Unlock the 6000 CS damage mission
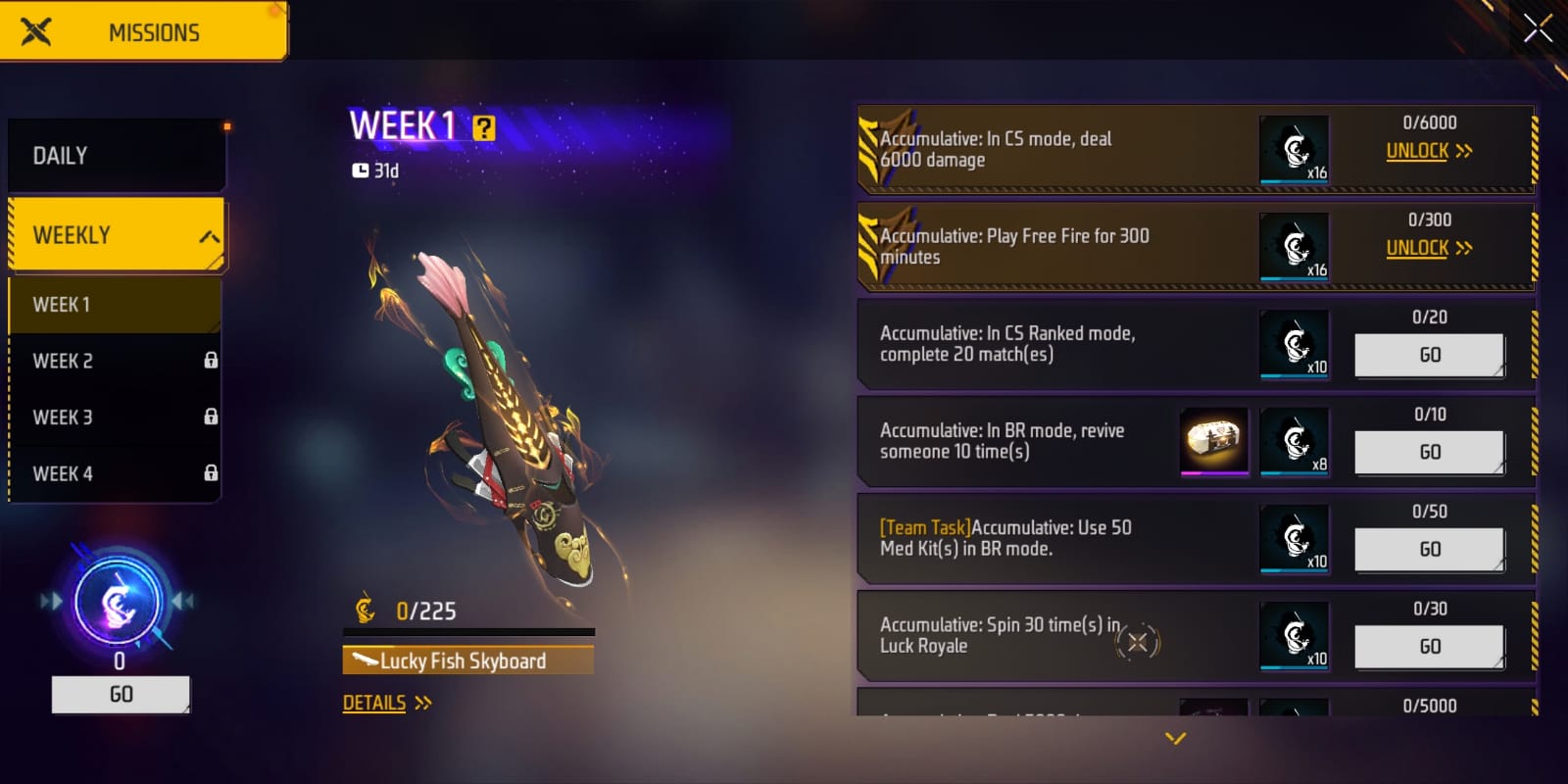Screen dimensions: 1568x784 1428,151
